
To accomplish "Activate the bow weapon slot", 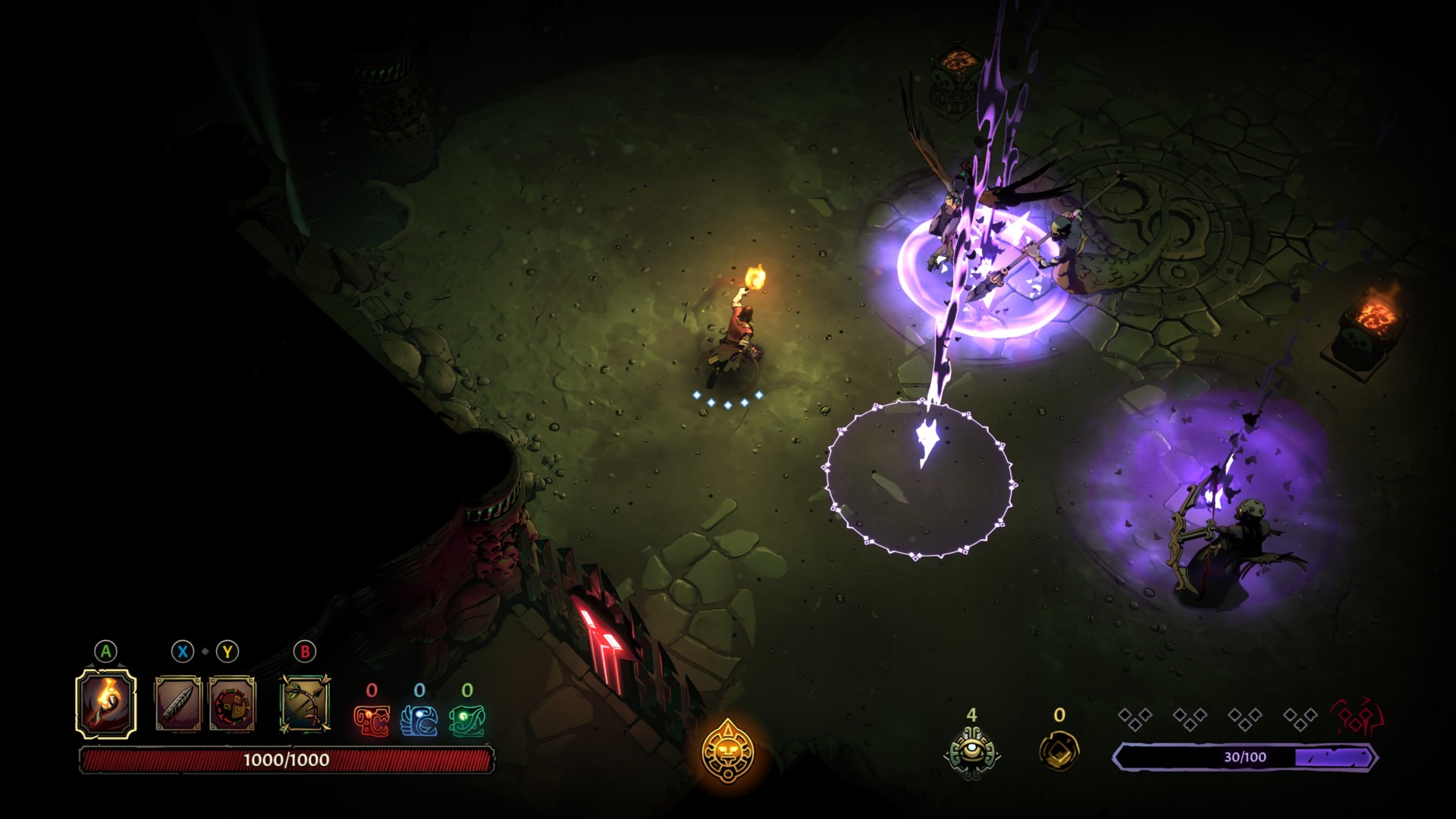I will click(x=305, y=704).
